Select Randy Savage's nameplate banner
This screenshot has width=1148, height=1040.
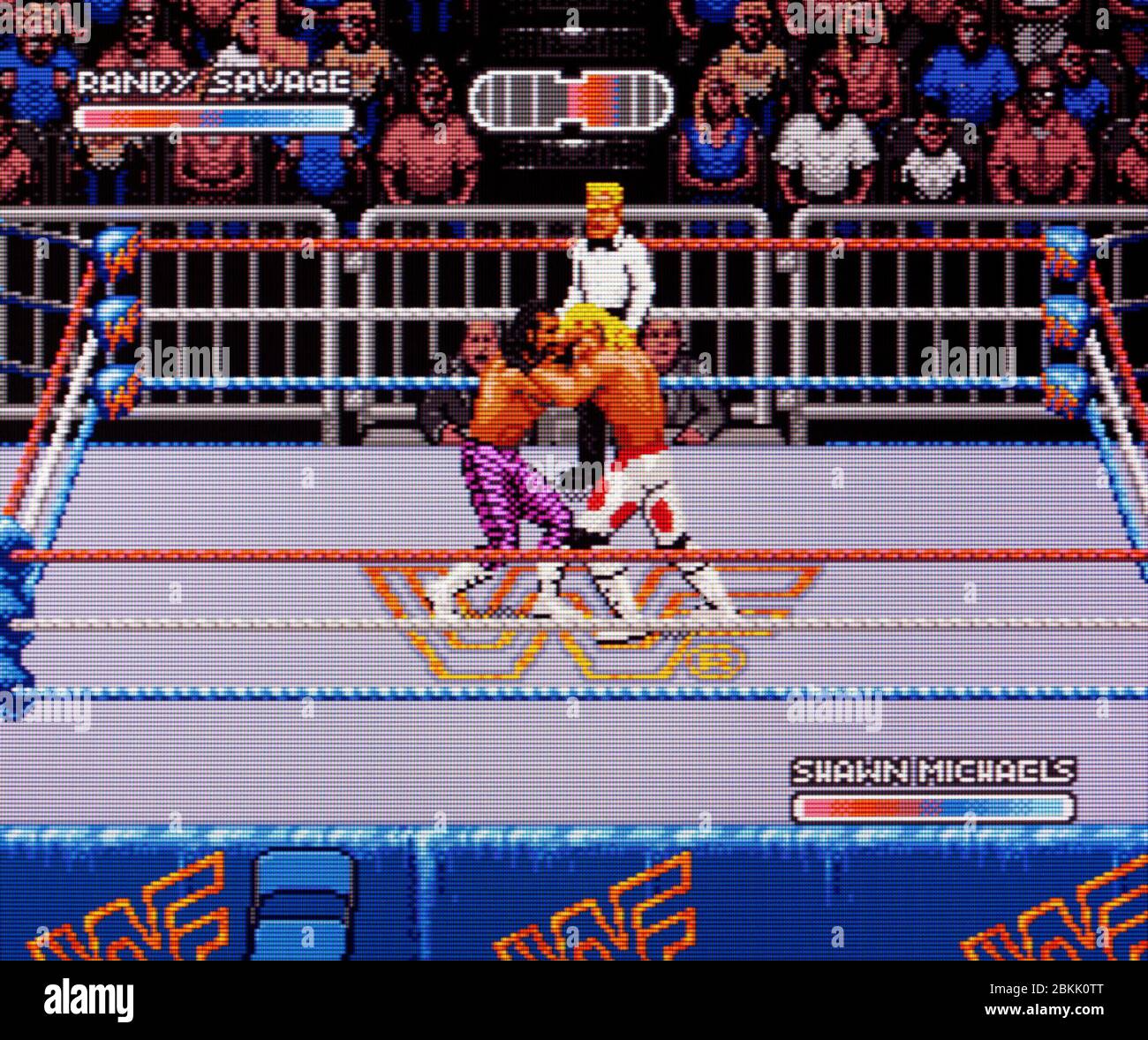pos(215,82)
